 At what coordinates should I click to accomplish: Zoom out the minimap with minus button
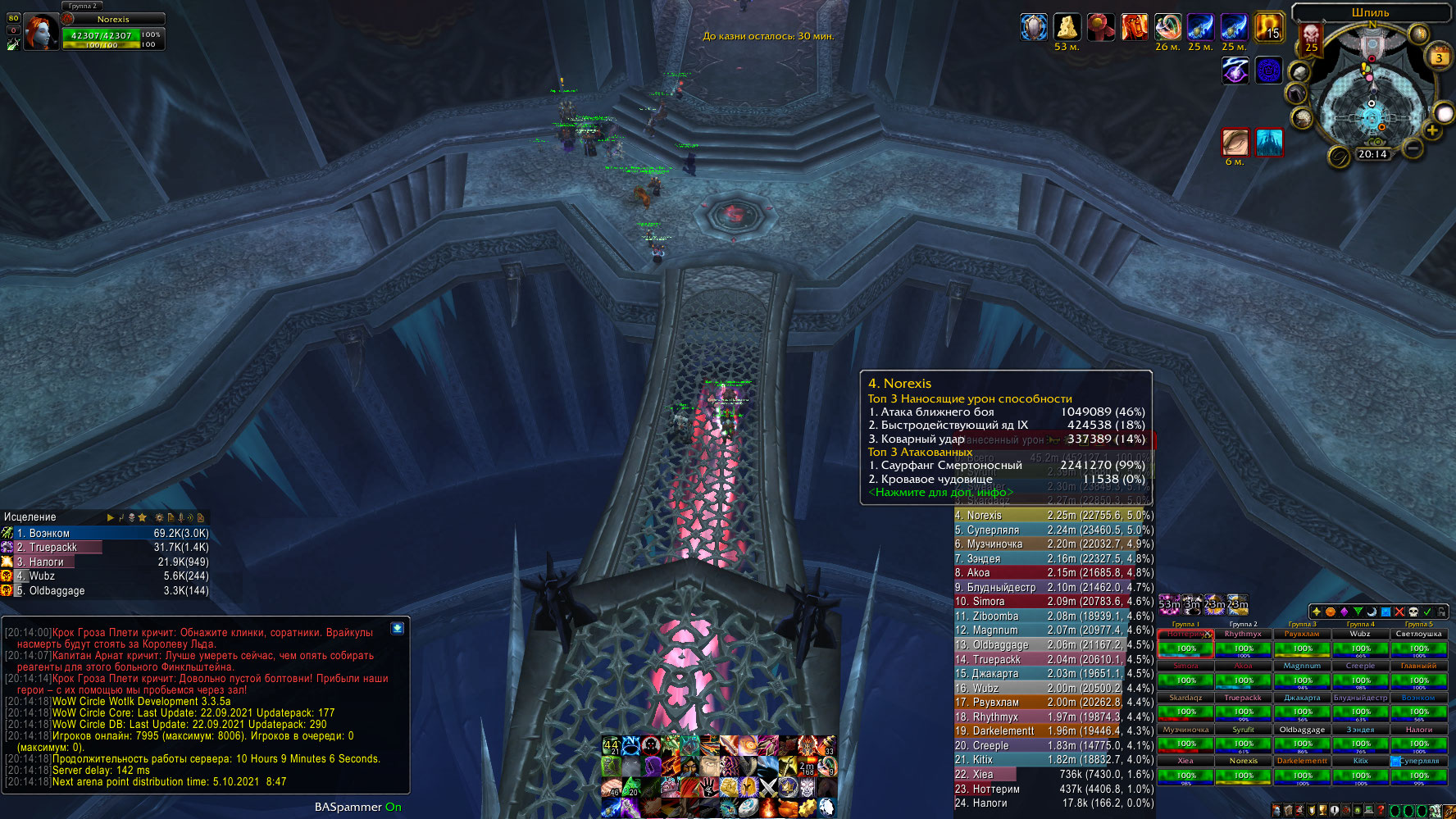point(1413,148)
